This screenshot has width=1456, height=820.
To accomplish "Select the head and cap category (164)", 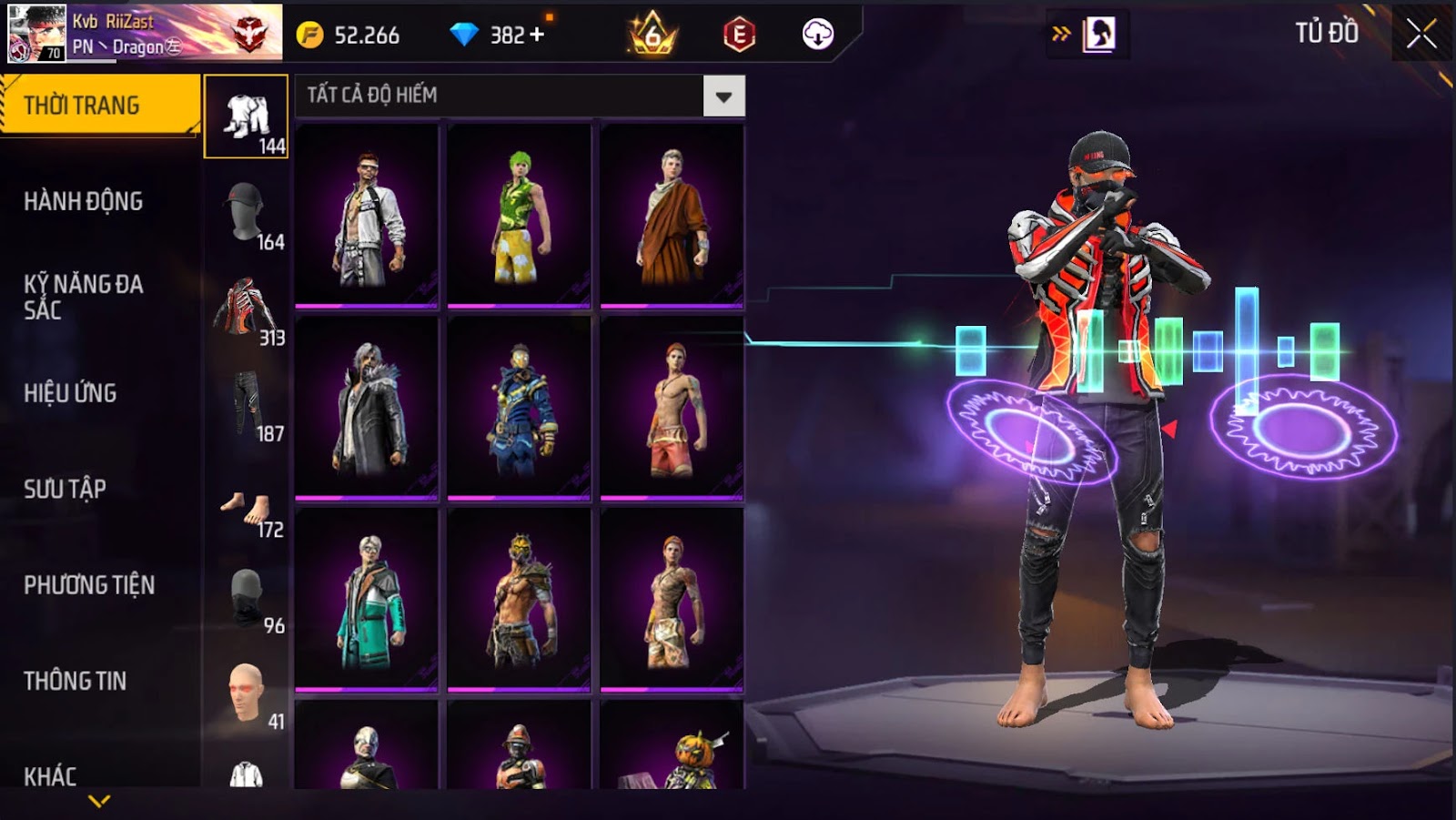I will click(x=247, y=213).
